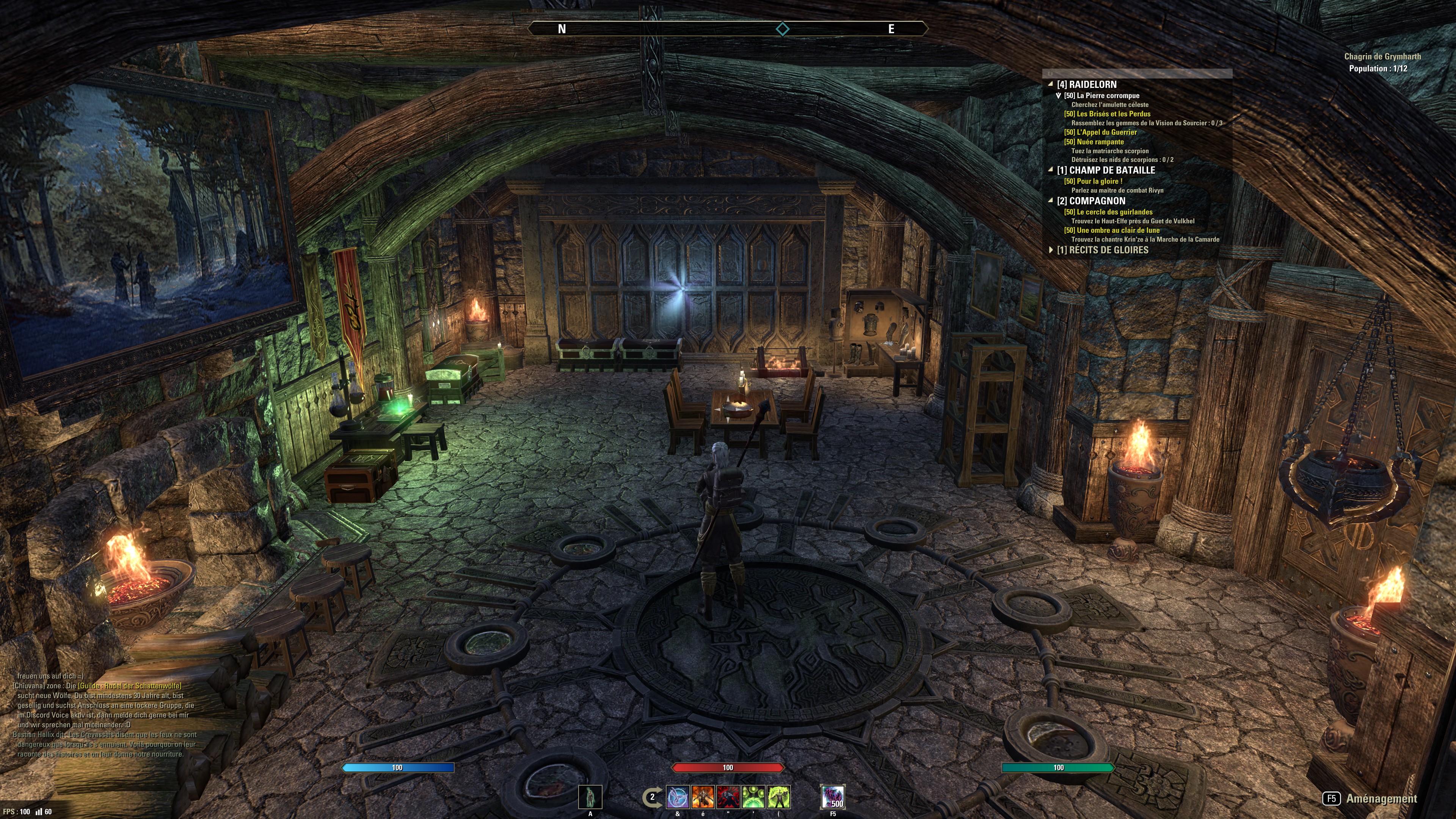Screen dimensions: 1456x819
Task: Collapse the Raidelorn quest category
Action: click(1051, 84)
